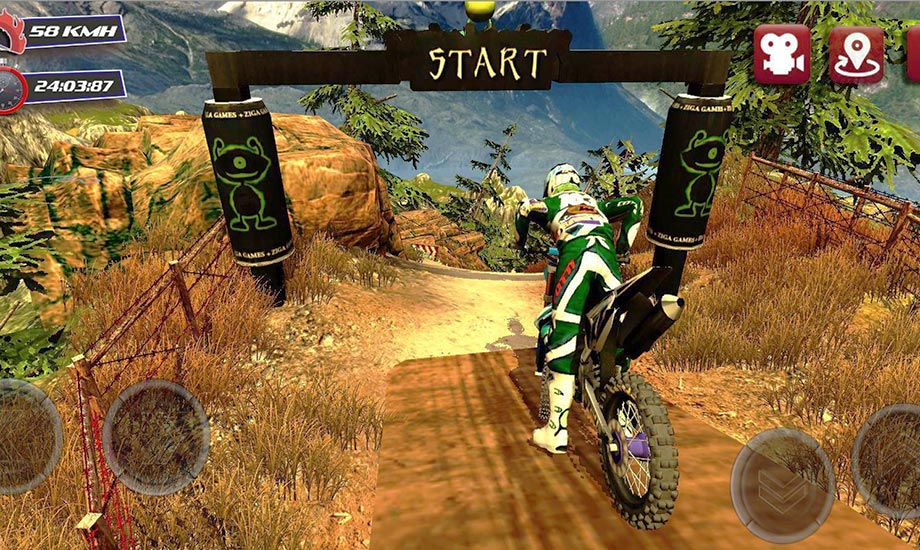This screenshot has height=550, width=920.
Task: Tap the steer-right circular button
Action: click(x=156, y=438)
